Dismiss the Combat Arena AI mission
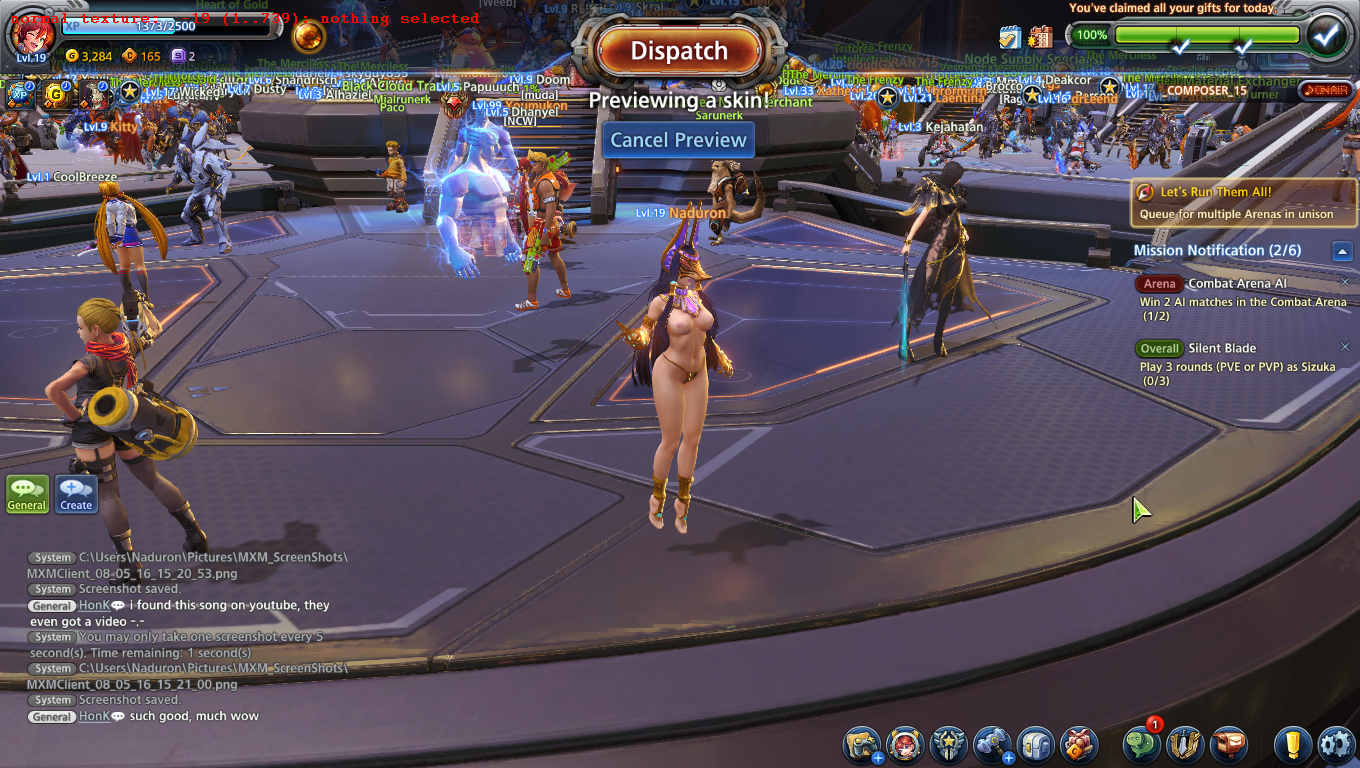 (x=1345, y=282)
